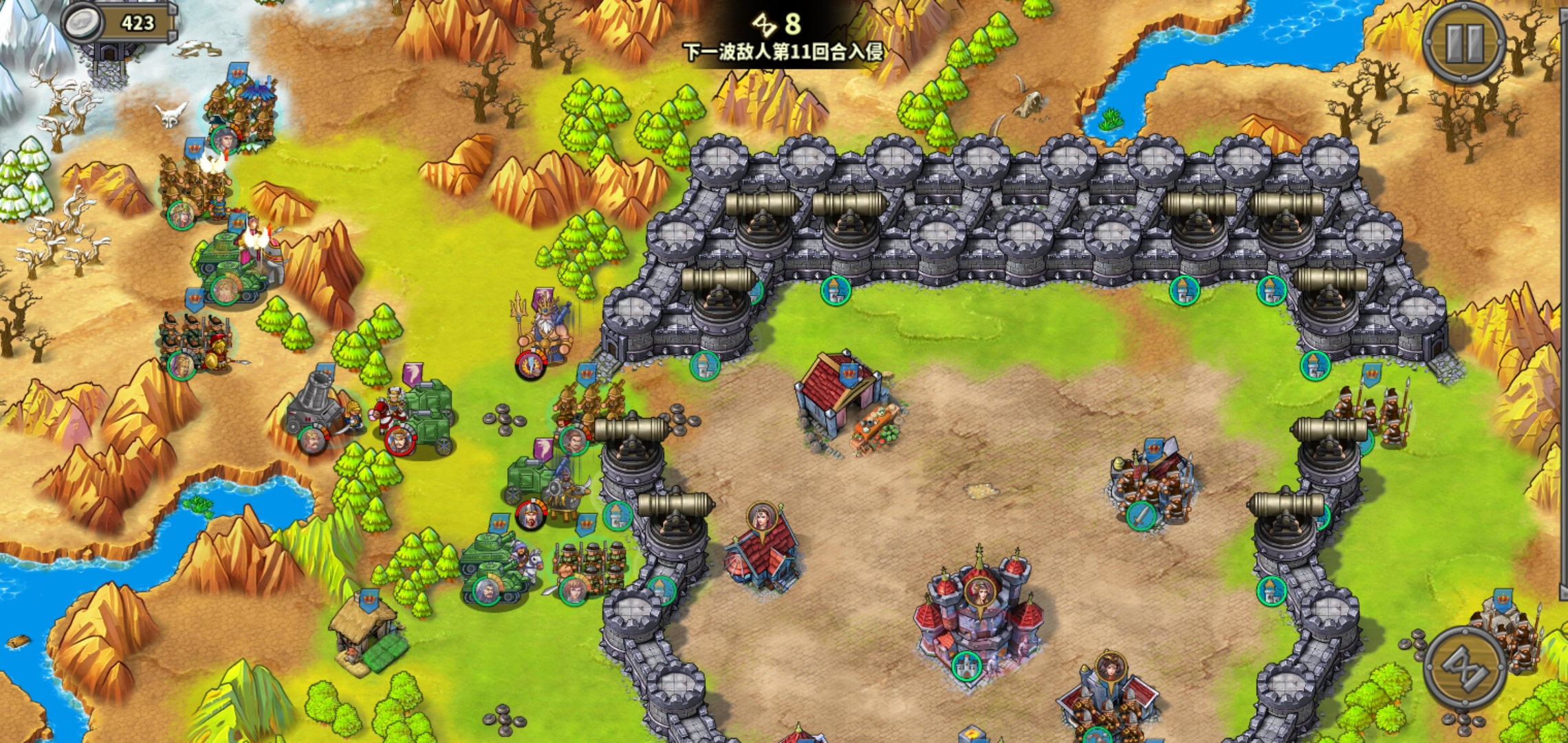Image resolution: width=1568 pixels, height=743 pixels.
Task: End the turn with the hourglass button
Action: [1465, 667]
